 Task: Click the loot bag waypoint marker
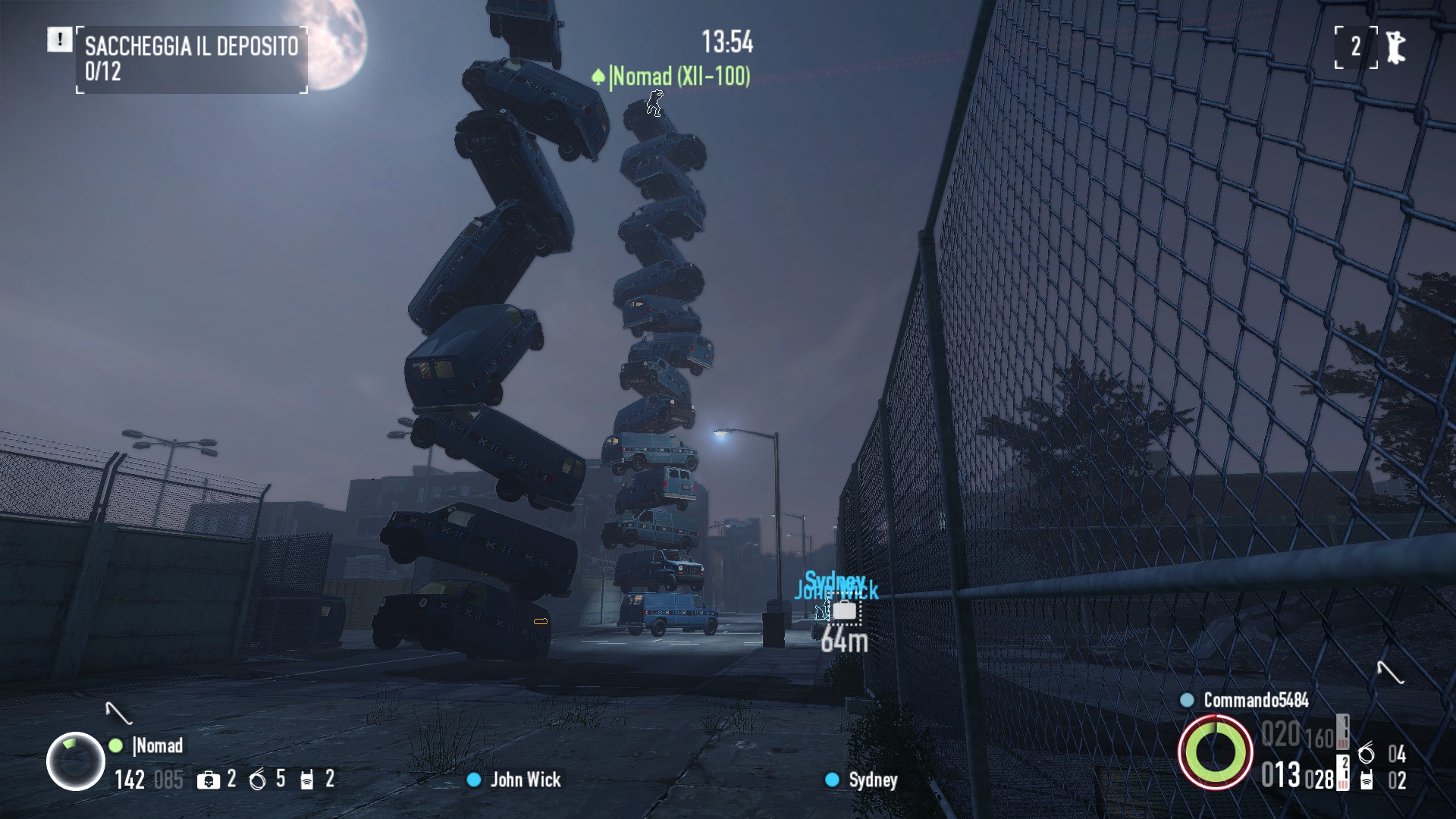coord(844,610)
